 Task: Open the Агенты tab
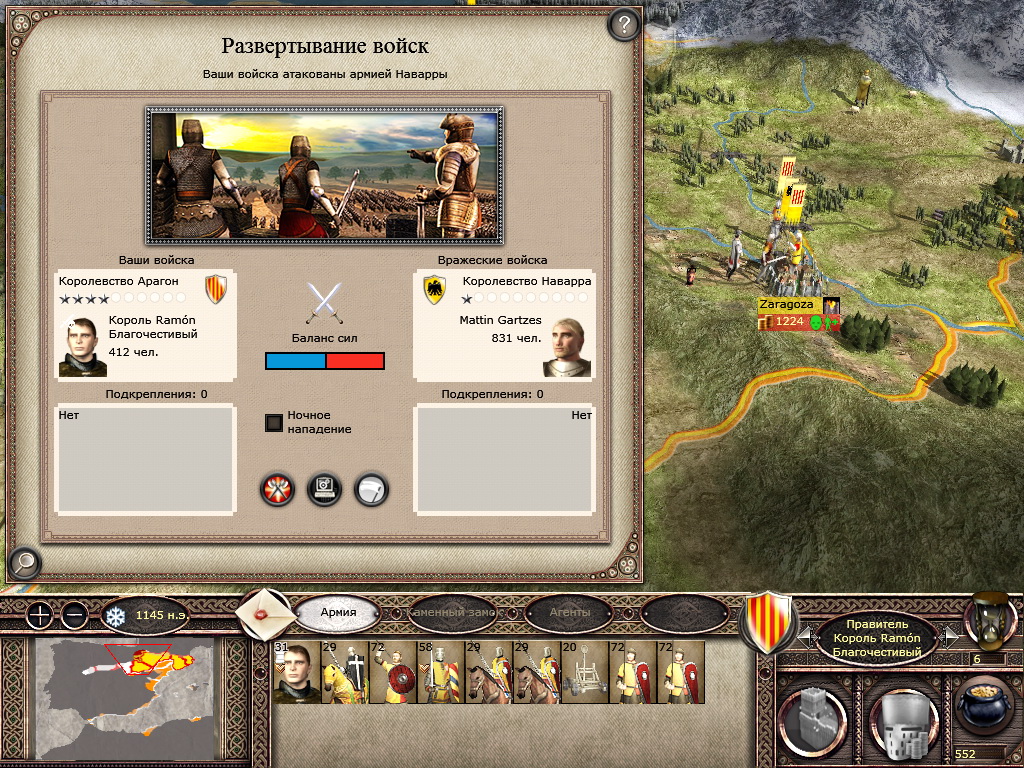[570, 612]
